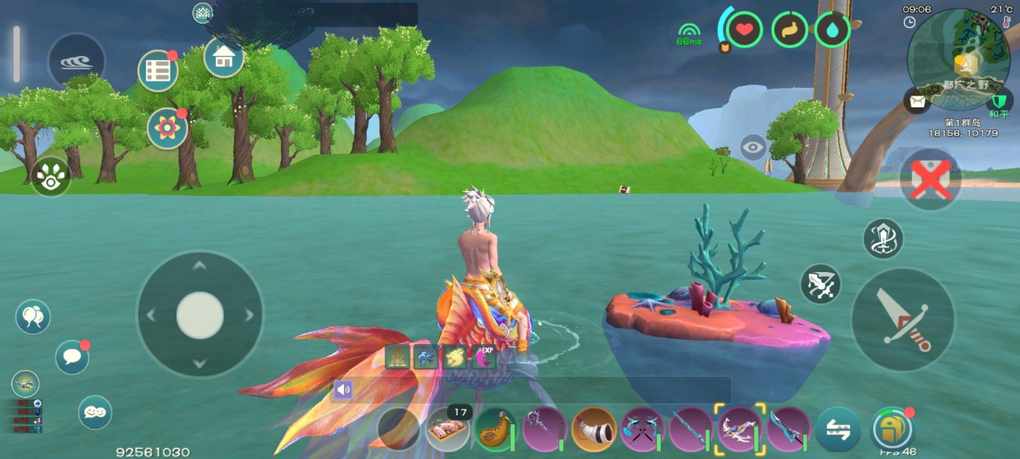The image size is (1020, 459).
Task: Tap the house home button
Action: coord(224,57)
